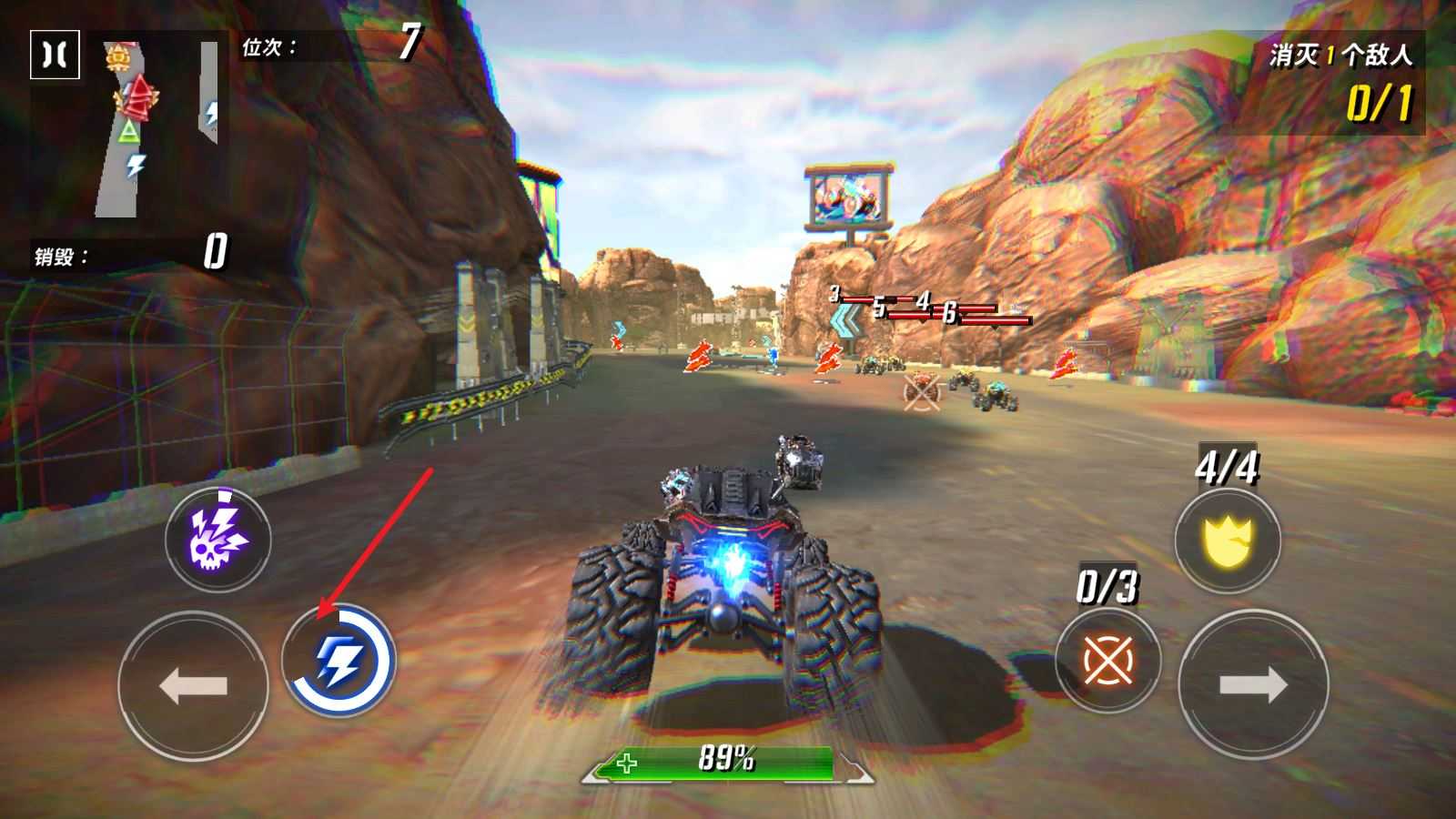Trigger the purple skull lightning ability

click(x=218, y=540)
